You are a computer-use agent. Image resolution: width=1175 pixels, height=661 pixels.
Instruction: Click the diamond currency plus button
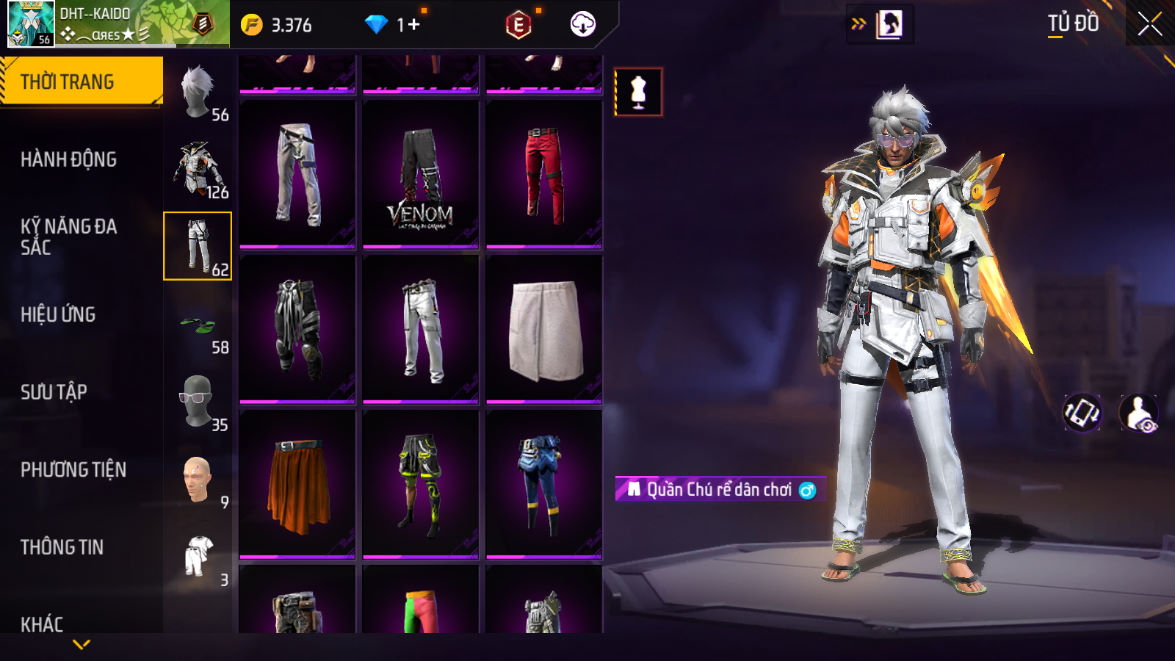[x=409, y=25]
